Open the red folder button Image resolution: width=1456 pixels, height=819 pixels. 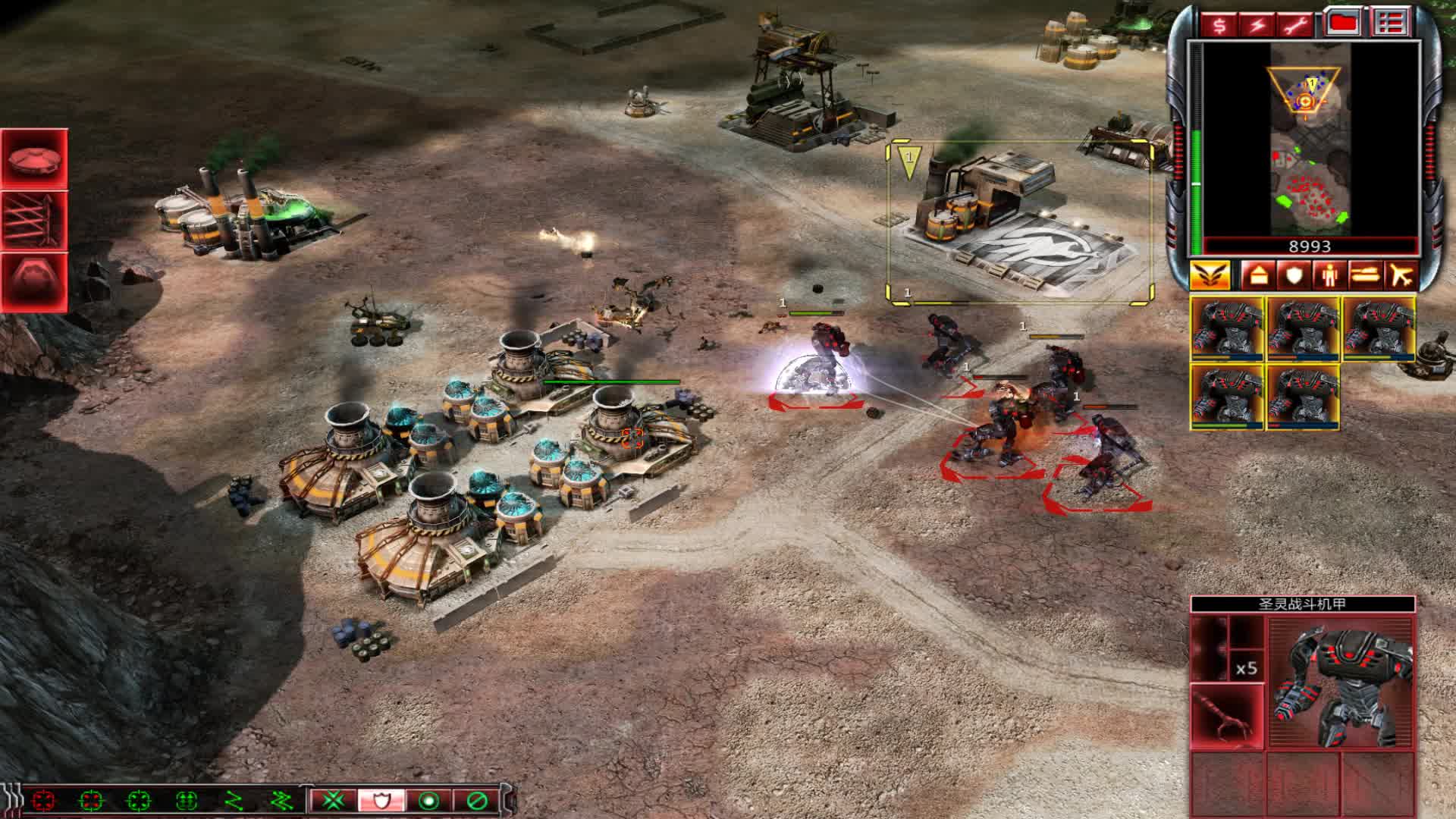(x=1343, y=24)
